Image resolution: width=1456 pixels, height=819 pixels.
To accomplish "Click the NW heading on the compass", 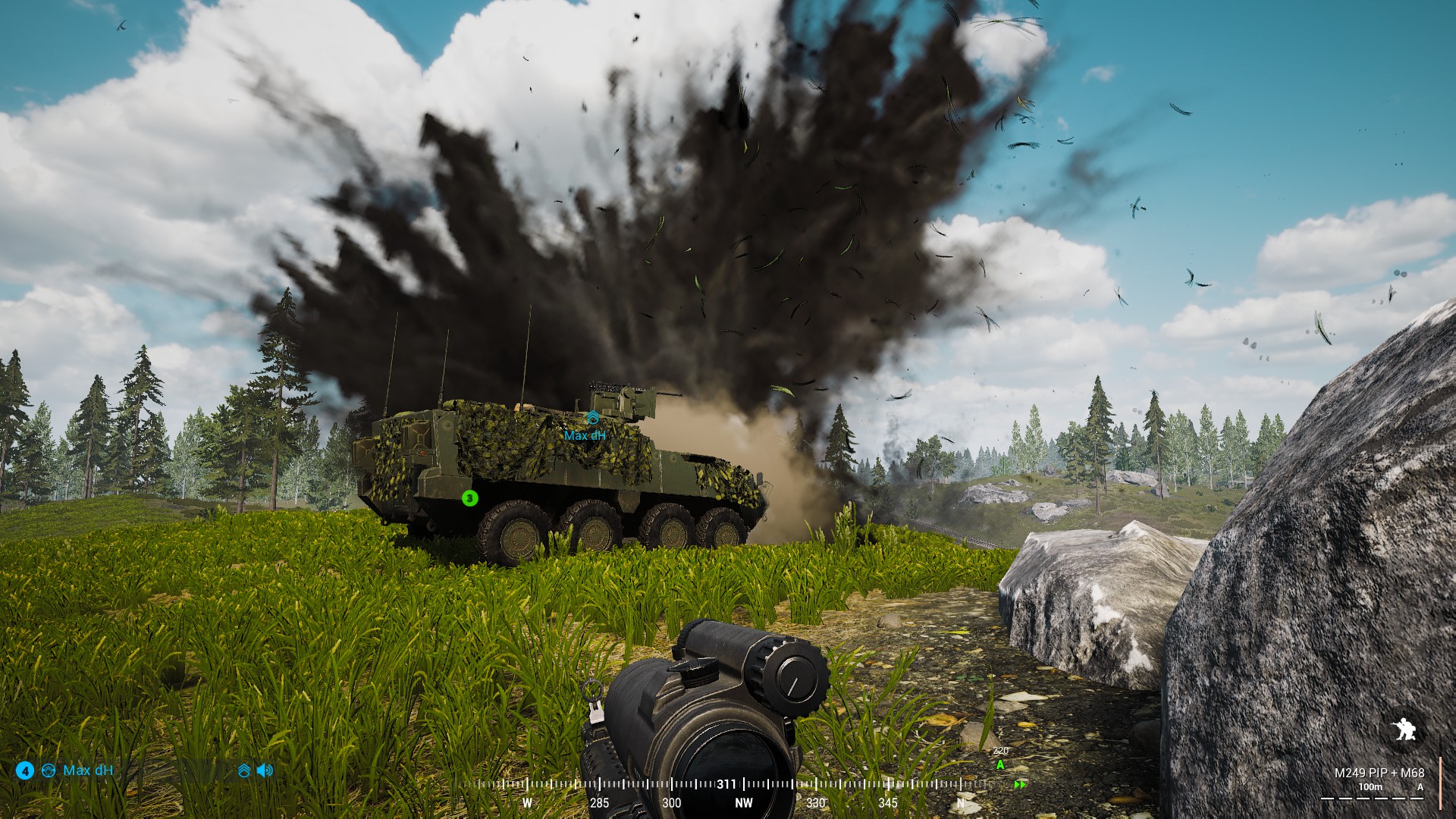I will coord(744,802).
